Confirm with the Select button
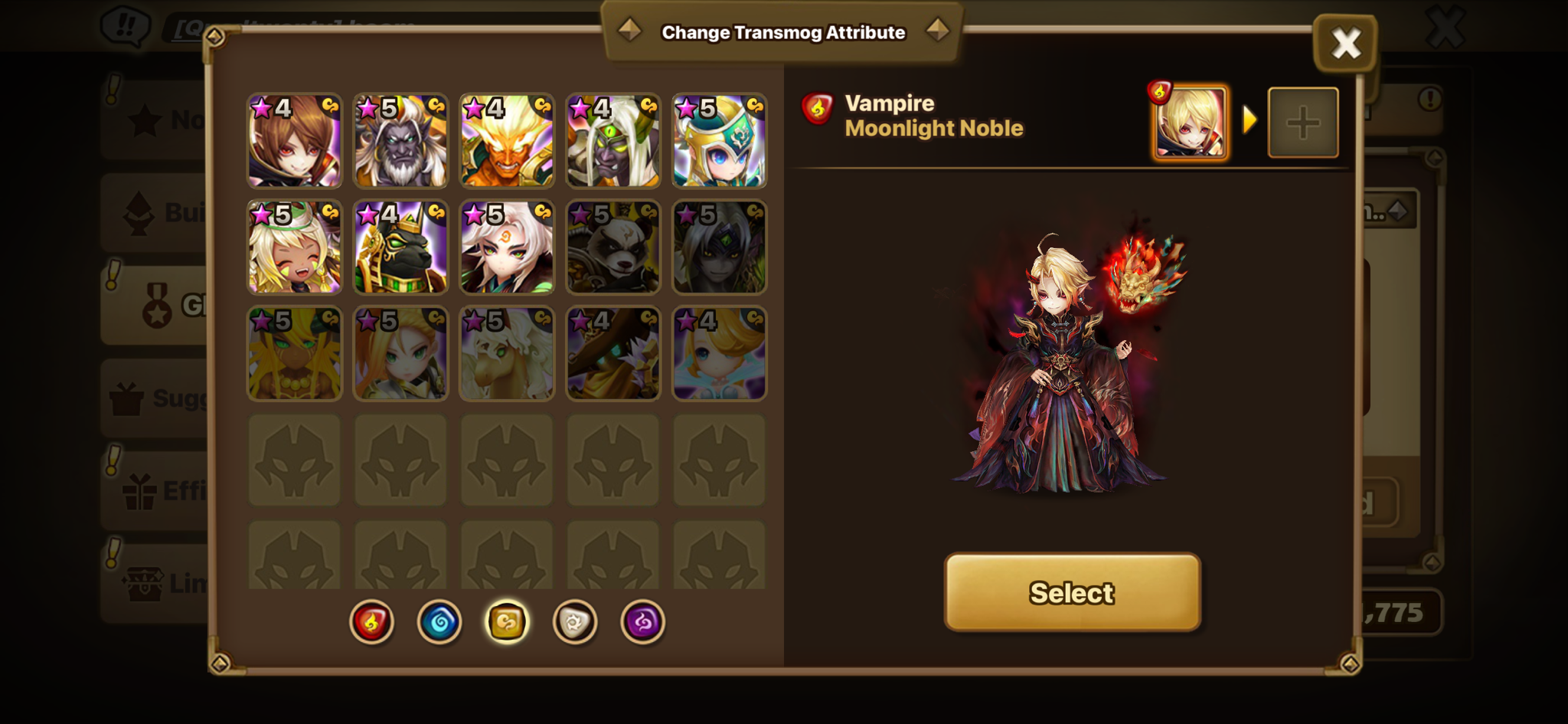 (x=1072, y=592)
